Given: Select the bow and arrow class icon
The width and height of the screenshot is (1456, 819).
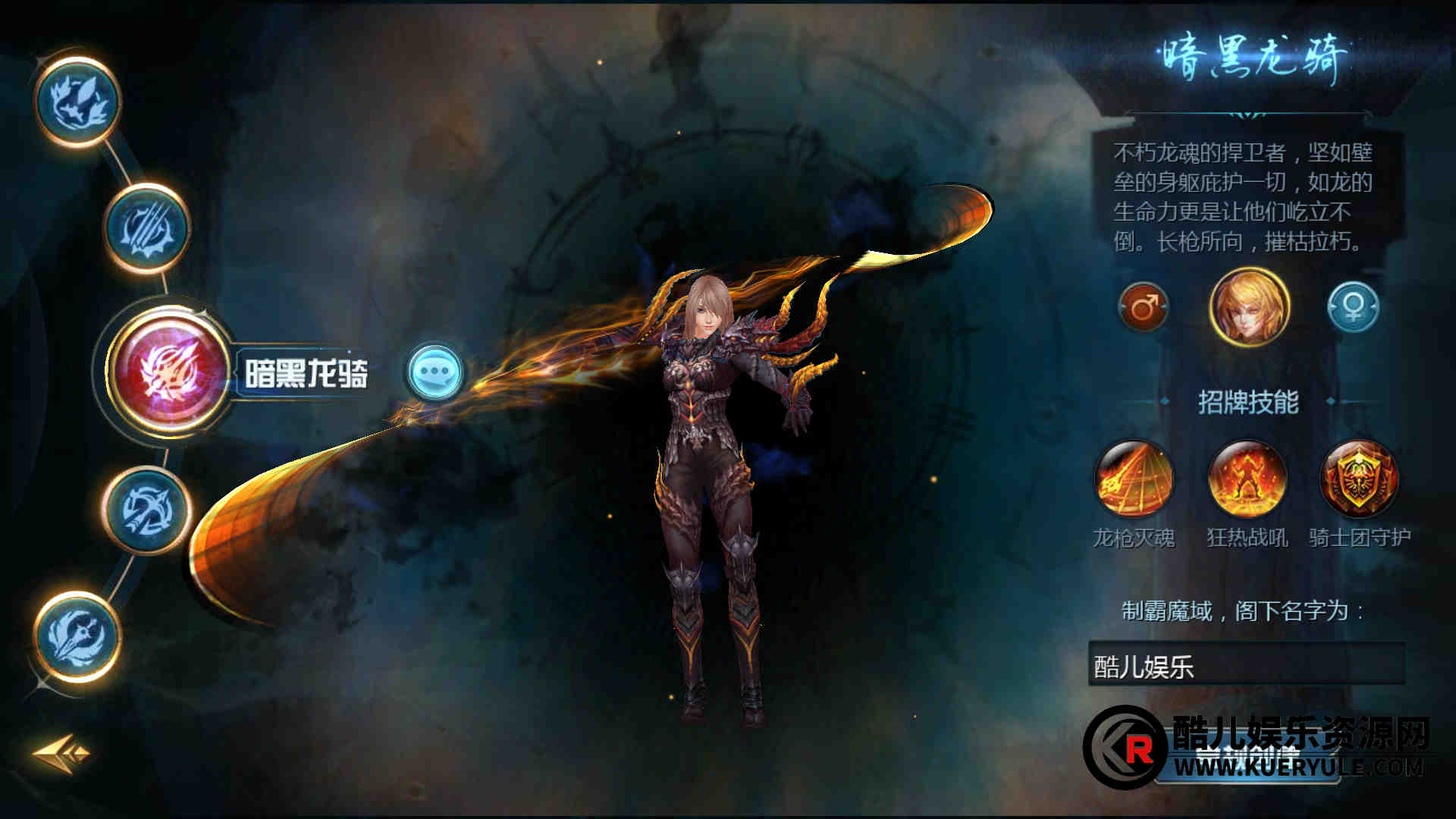Looking at the screenshot, I should click(x=146, y=510).
